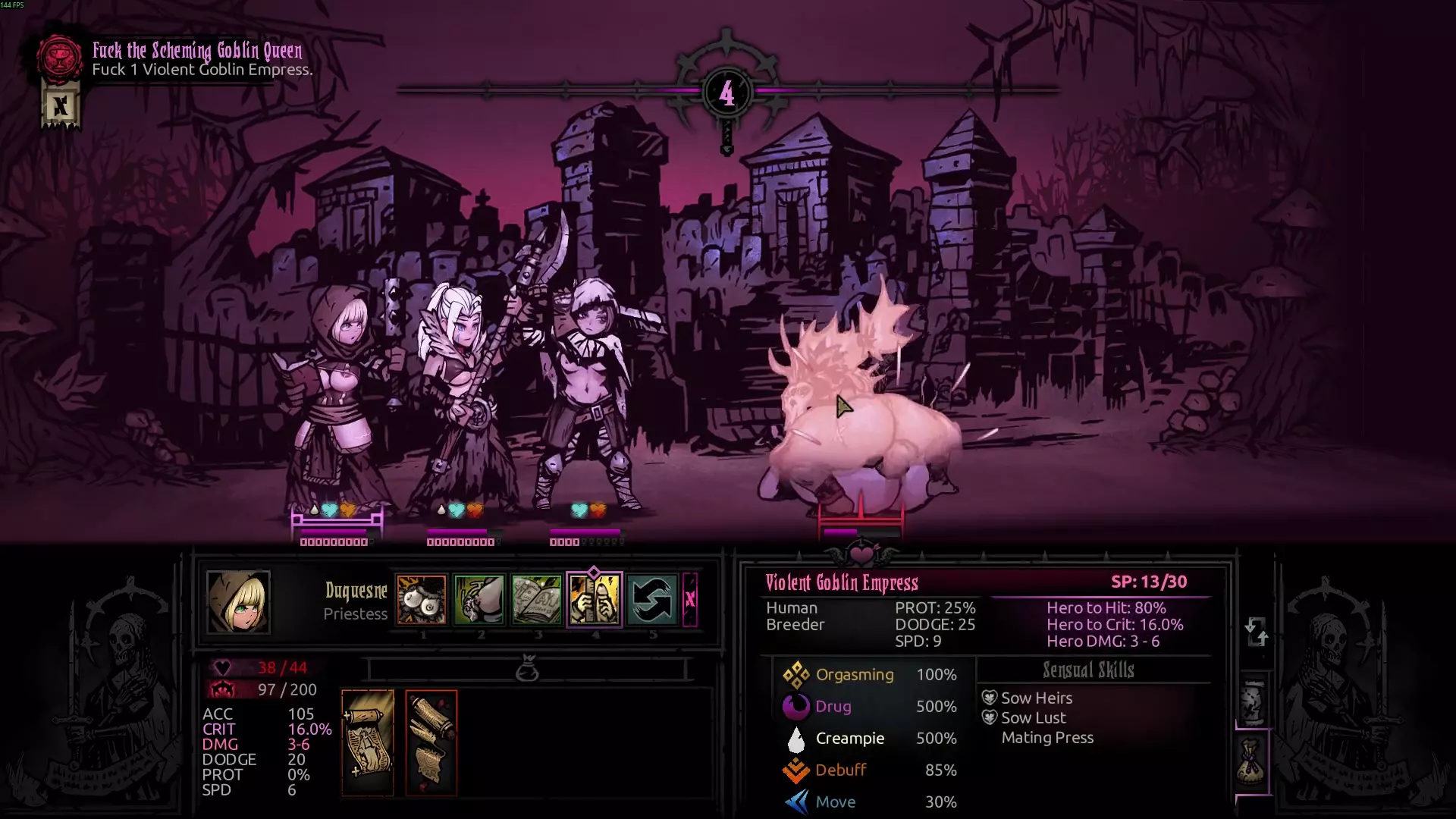This screenshot has width=1456, height=819.
Task: Inspect the plain scroll trinket slot
Action: click(368, 742)
